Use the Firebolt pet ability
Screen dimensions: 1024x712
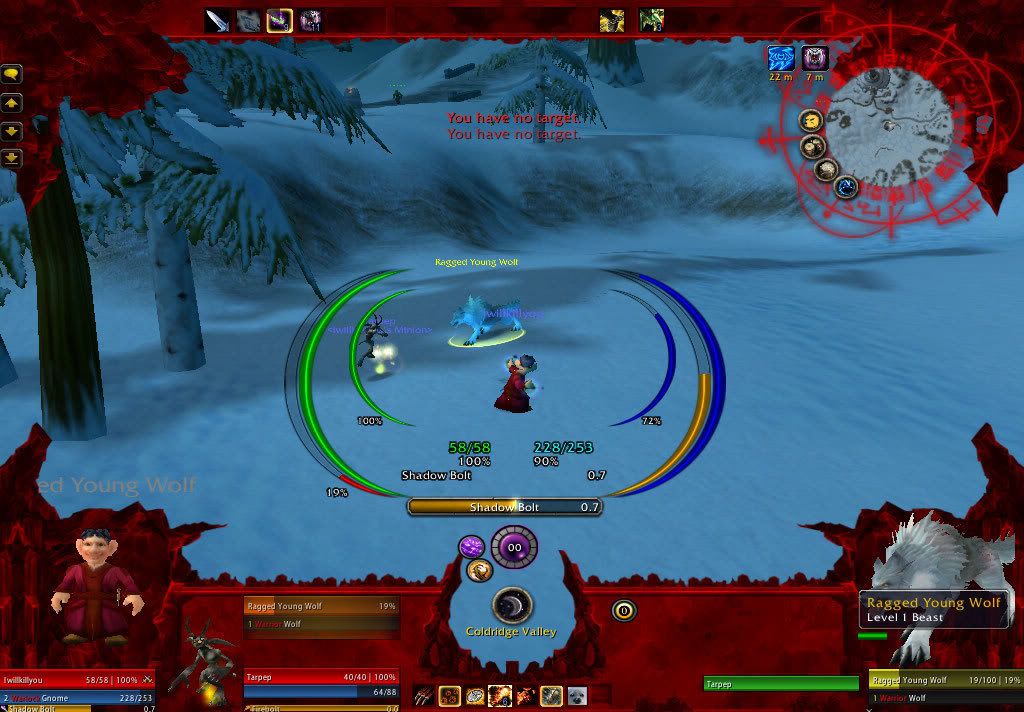[500, 695]
